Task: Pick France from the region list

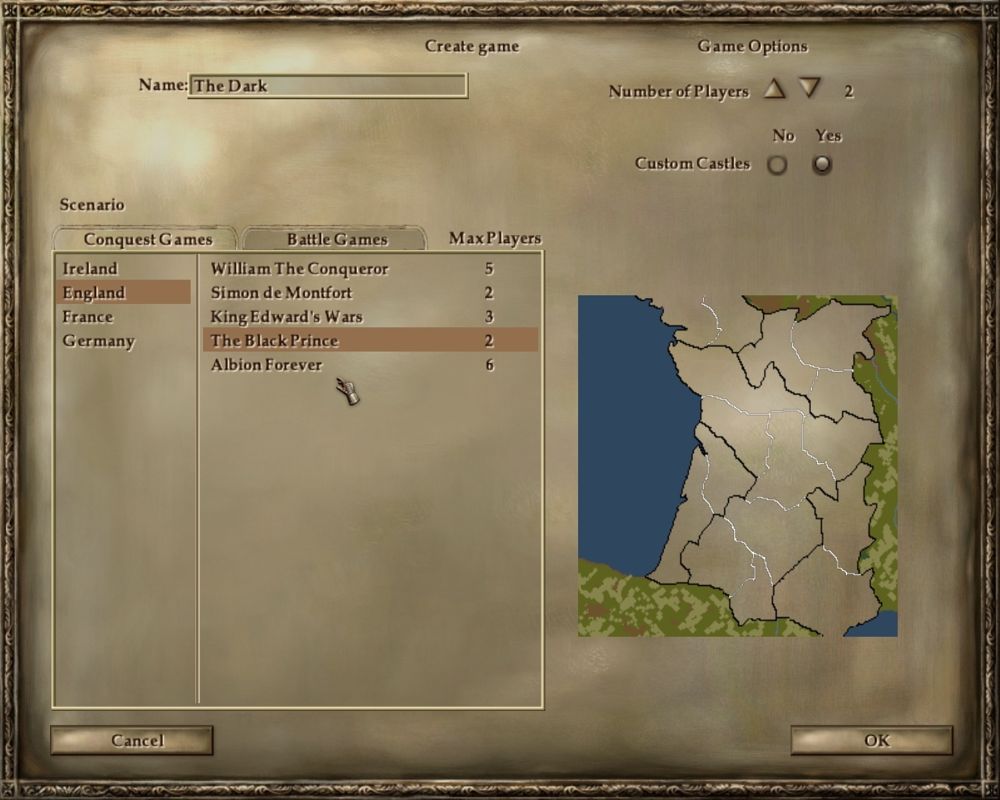Action: pos(88,317)
